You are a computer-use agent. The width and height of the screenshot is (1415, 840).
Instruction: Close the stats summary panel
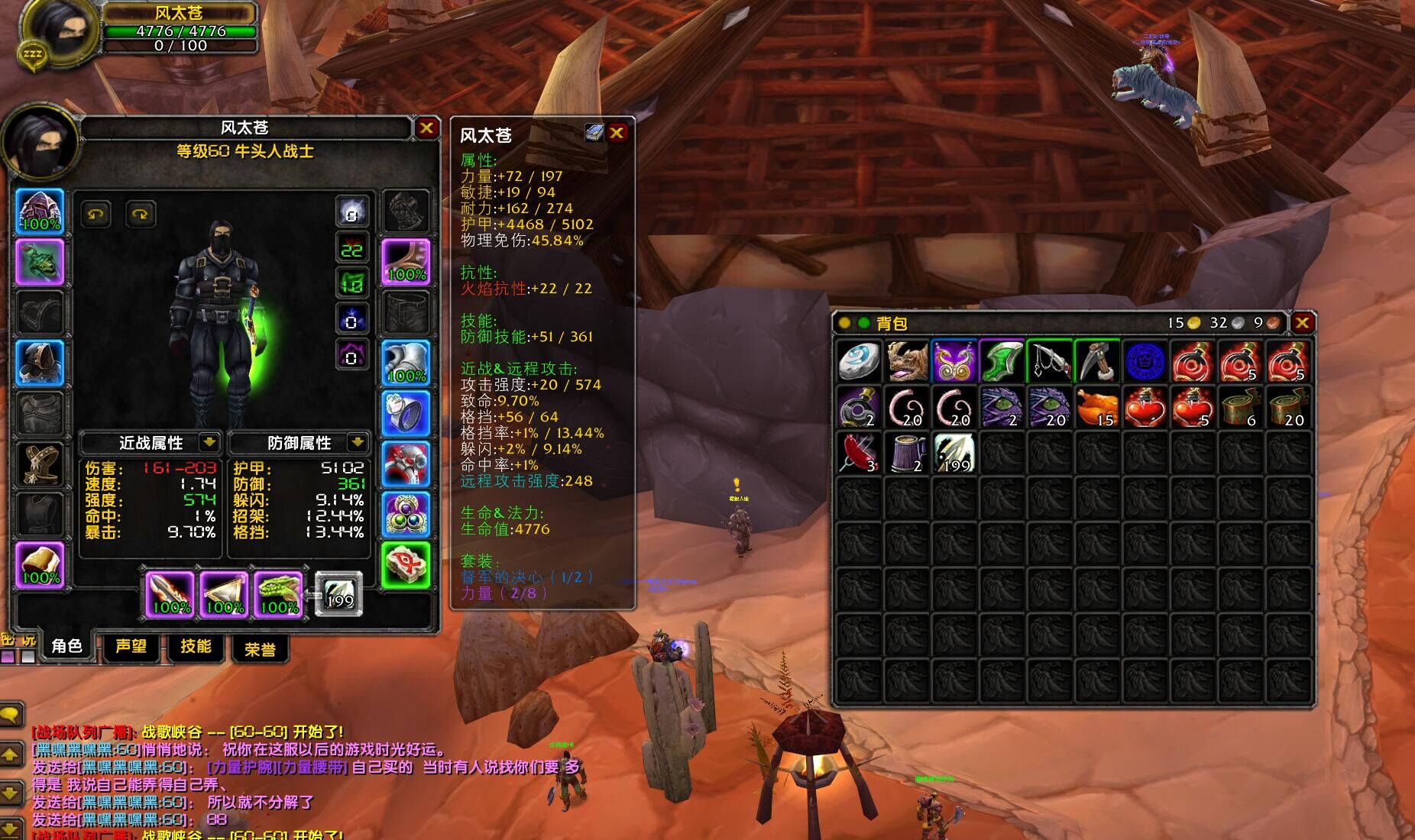617,133
